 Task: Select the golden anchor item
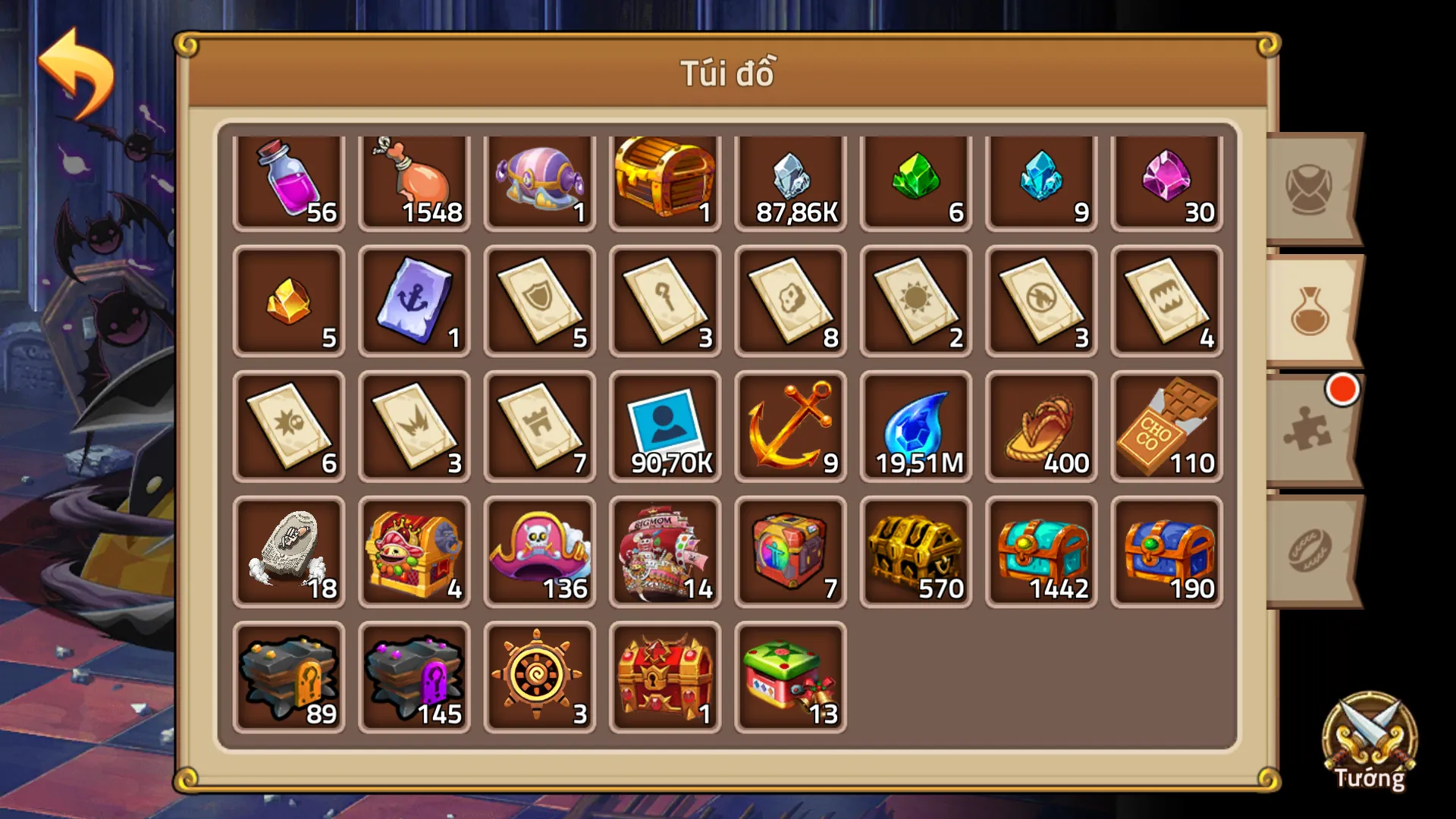point(790,427)
